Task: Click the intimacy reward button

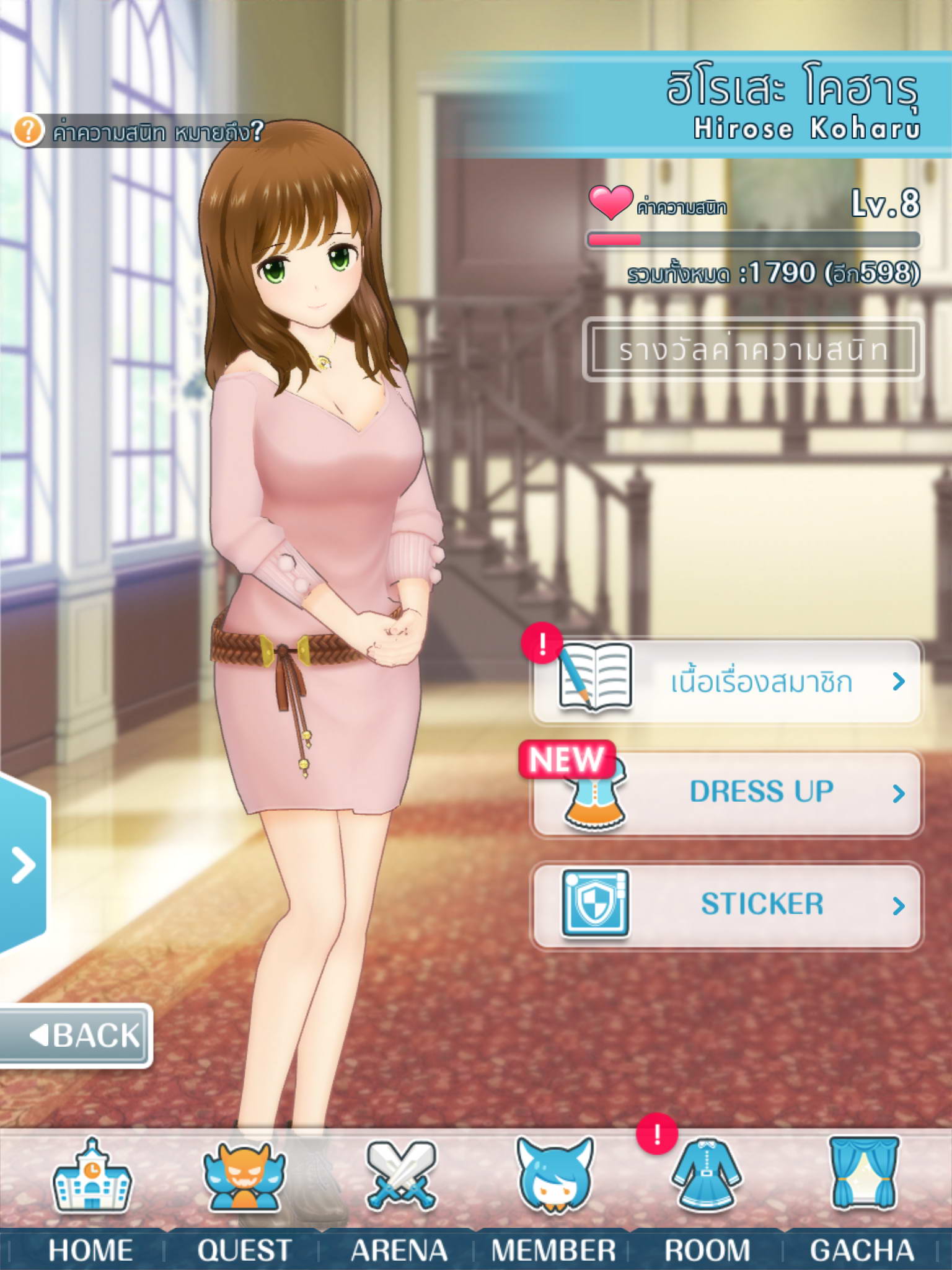Action: click(x=752, y=350)
